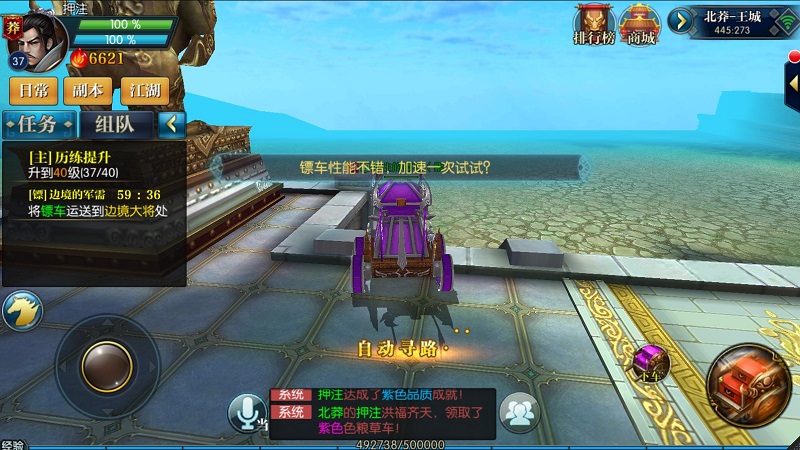Open the 日常 daily activities menu
800x450 pixels.
coord(33,91)
